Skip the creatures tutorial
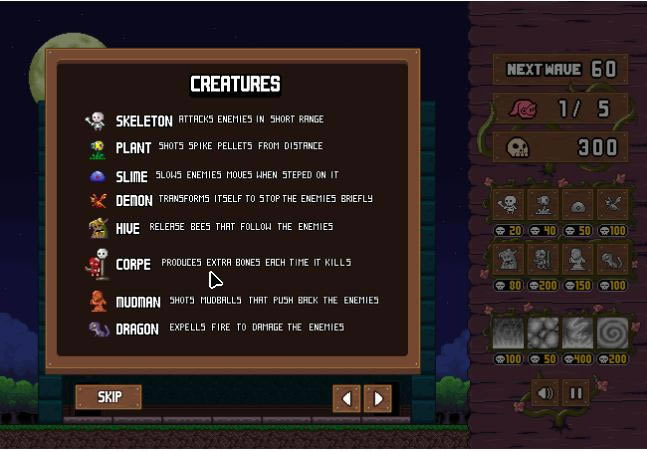The height and width of the screenshot is (451, 647). [x=108, y=397]
